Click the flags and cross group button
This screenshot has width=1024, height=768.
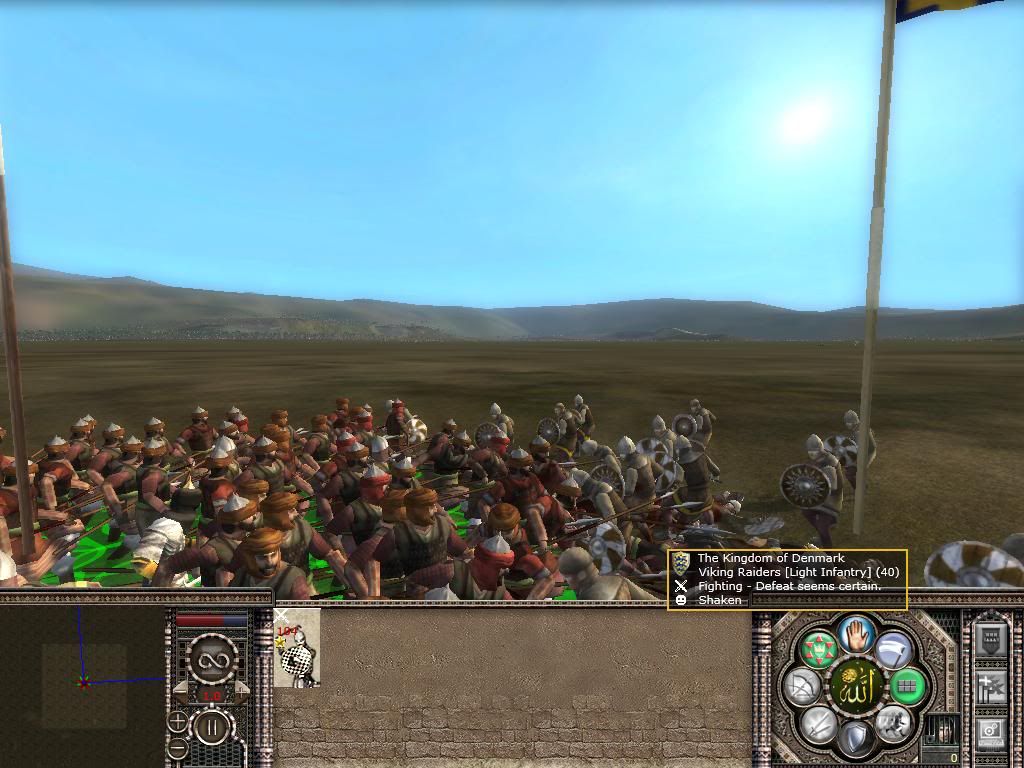click(x=990, y=688)
